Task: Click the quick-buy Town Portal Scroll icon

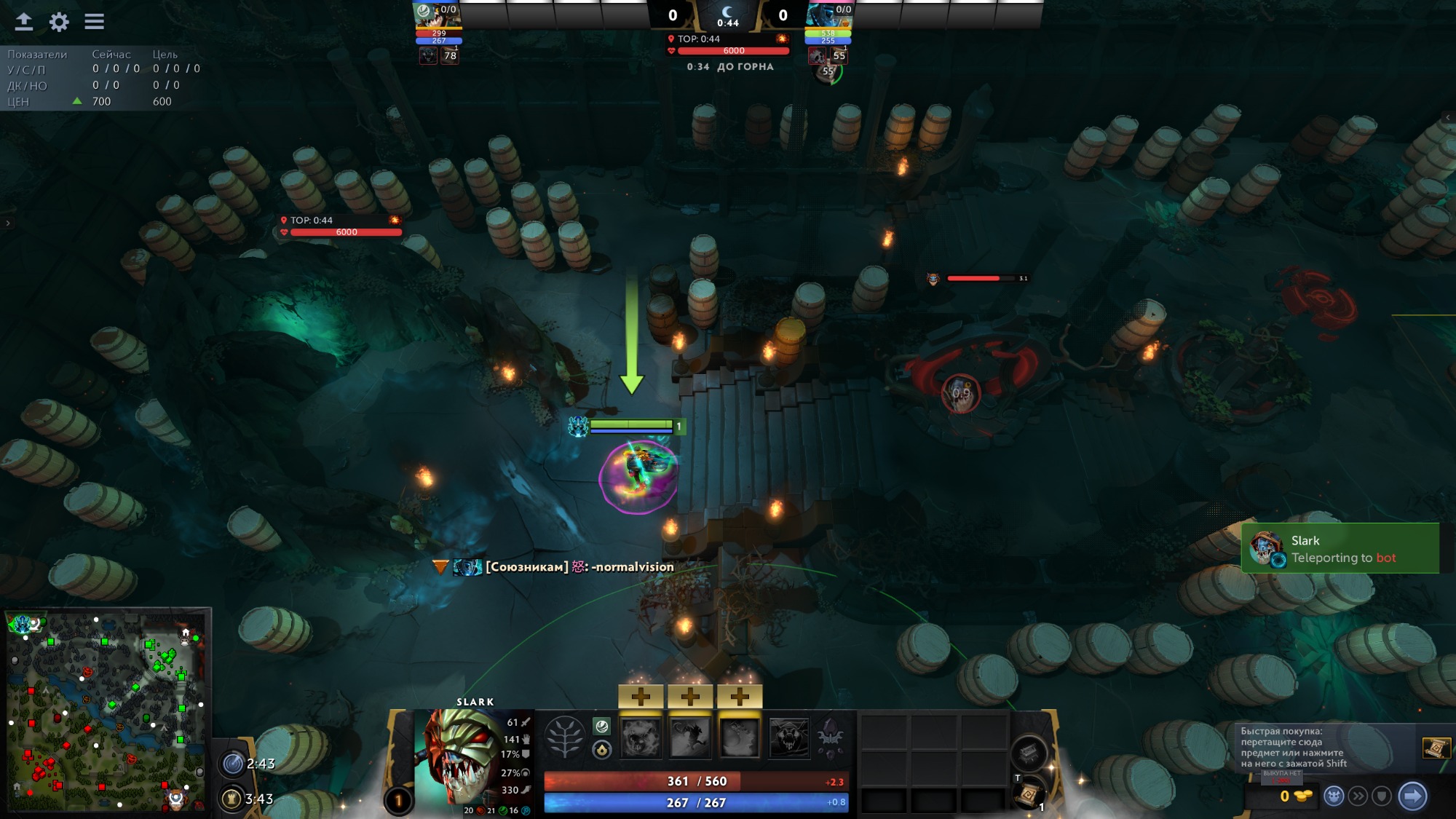Action: (x=1436, y=748)
